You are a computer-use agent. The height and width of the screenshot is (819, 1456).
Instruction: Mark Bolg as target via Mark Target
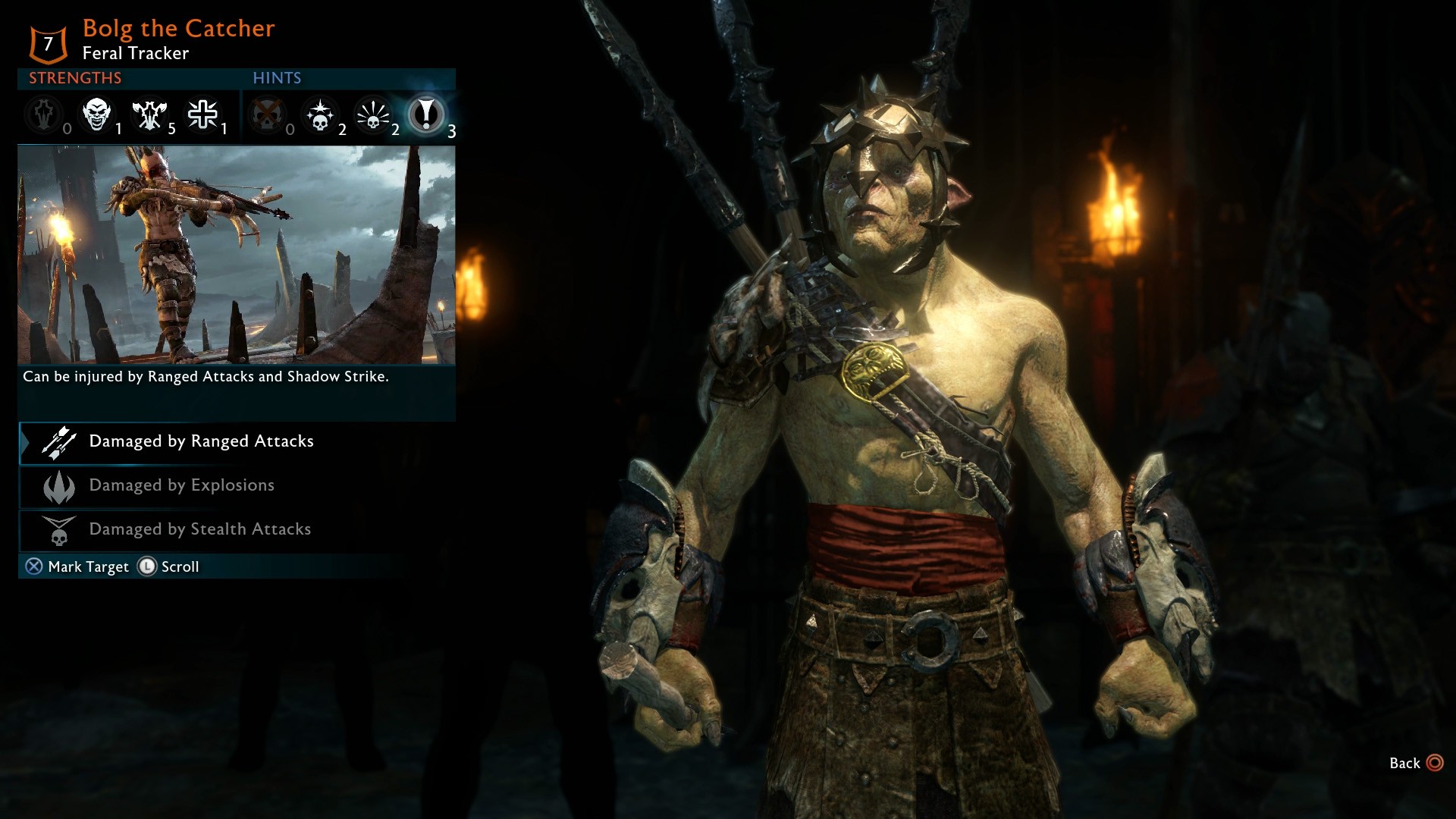point(77,567)
